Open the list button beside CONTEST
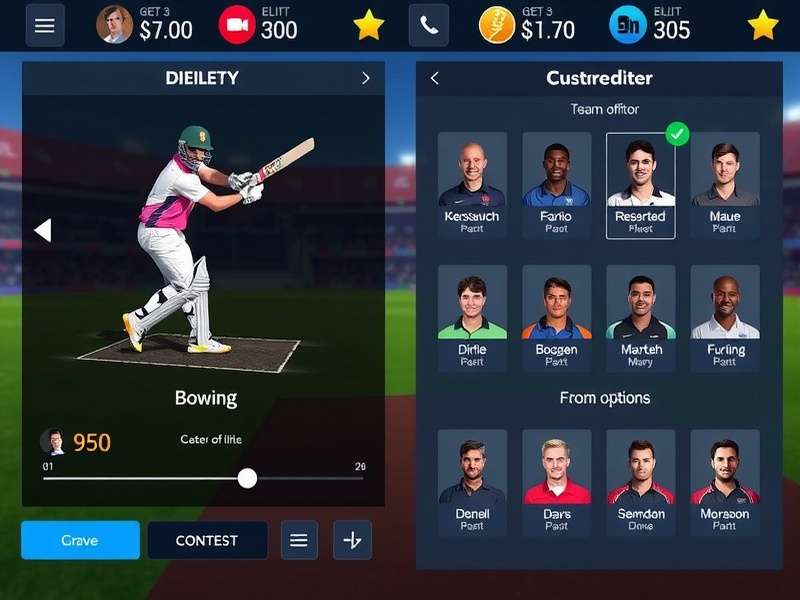 pos(298,540)
